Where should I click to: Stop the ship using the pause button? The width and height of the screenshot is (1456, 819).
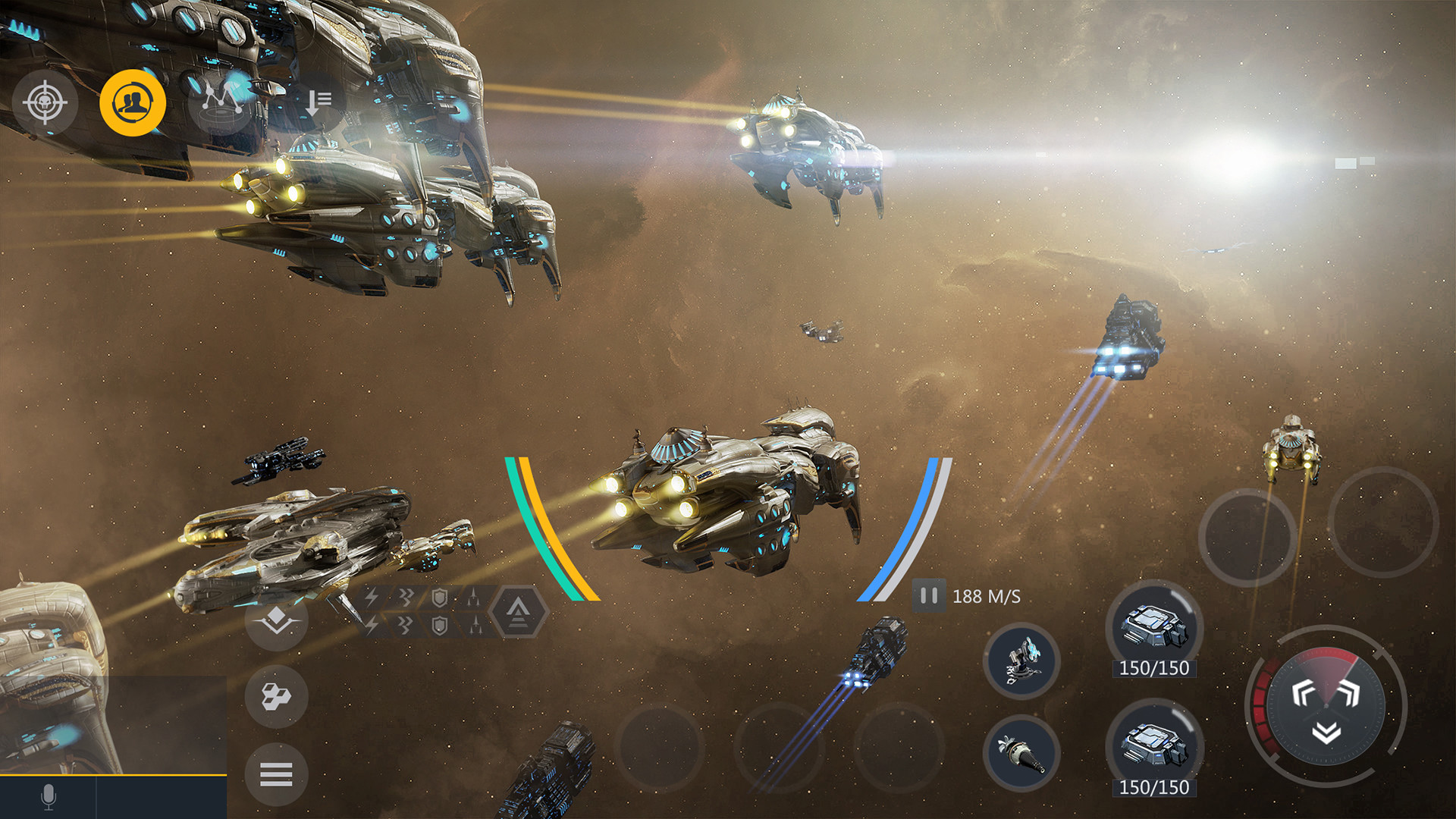coord(929,596)
